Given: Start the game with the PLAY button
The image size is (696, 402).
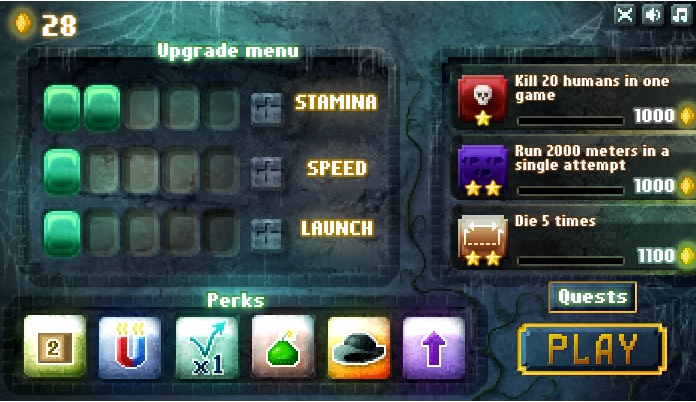Looking at the screenshot, I should (x=592, y=349).
